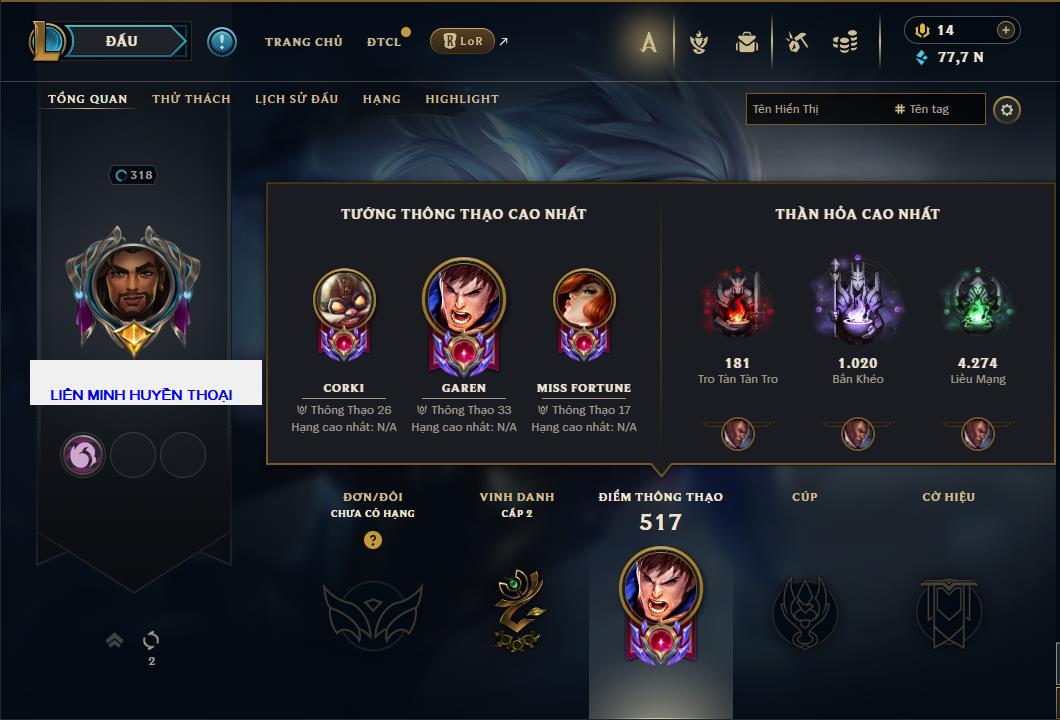This screenshot has height=720, width=1060.
Task: Select the HẠNG tab
Action: pyautogui.click(x=381, y=99)
